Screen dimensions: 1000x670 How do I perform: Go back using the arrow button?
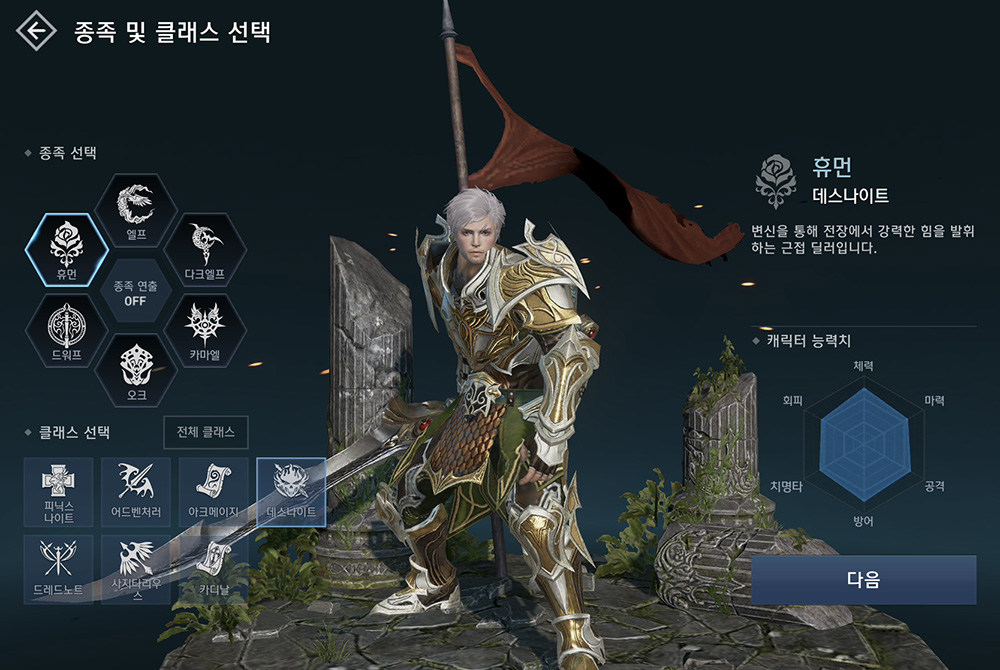[36, 31]
